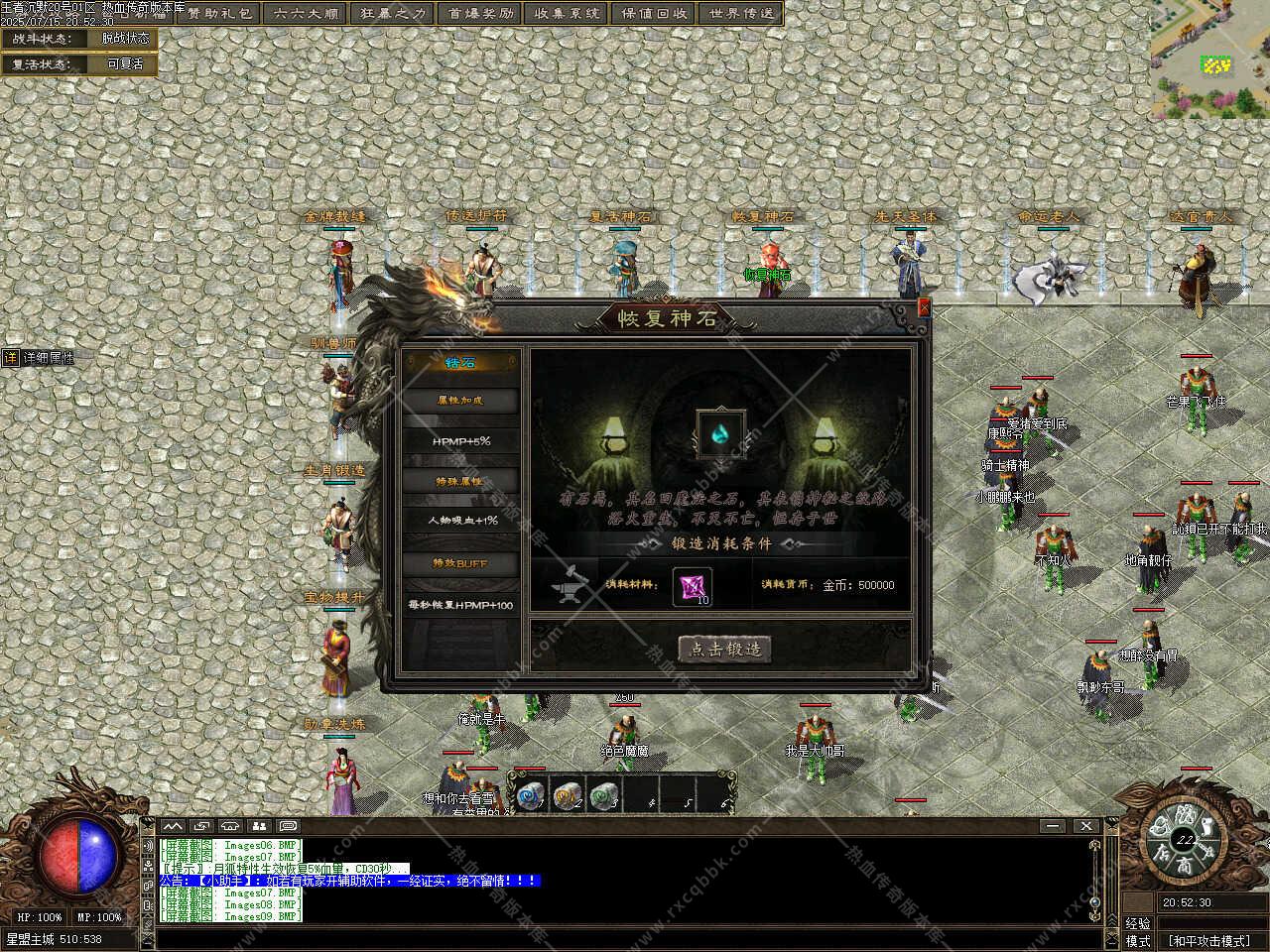Click the chat text input bar

coord(625,937)
